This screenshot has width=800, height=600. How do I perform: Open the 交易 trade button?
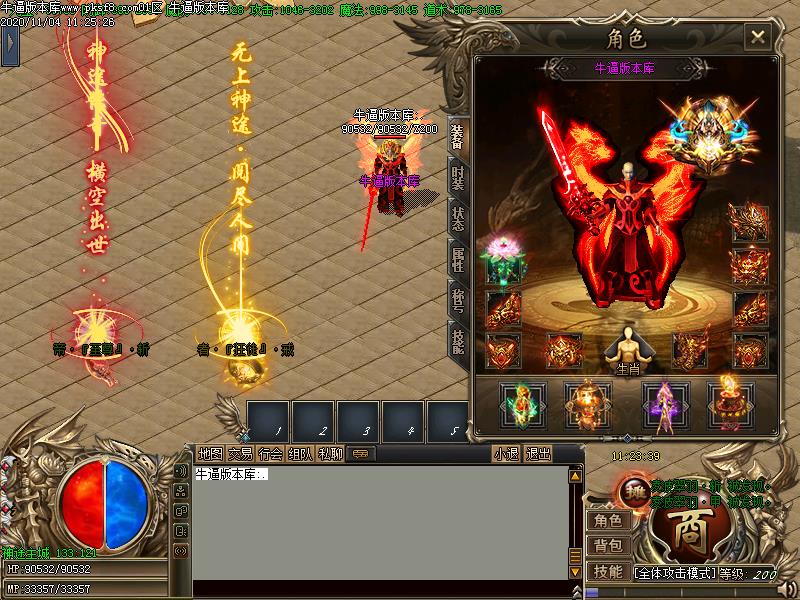tap(240, 453)
